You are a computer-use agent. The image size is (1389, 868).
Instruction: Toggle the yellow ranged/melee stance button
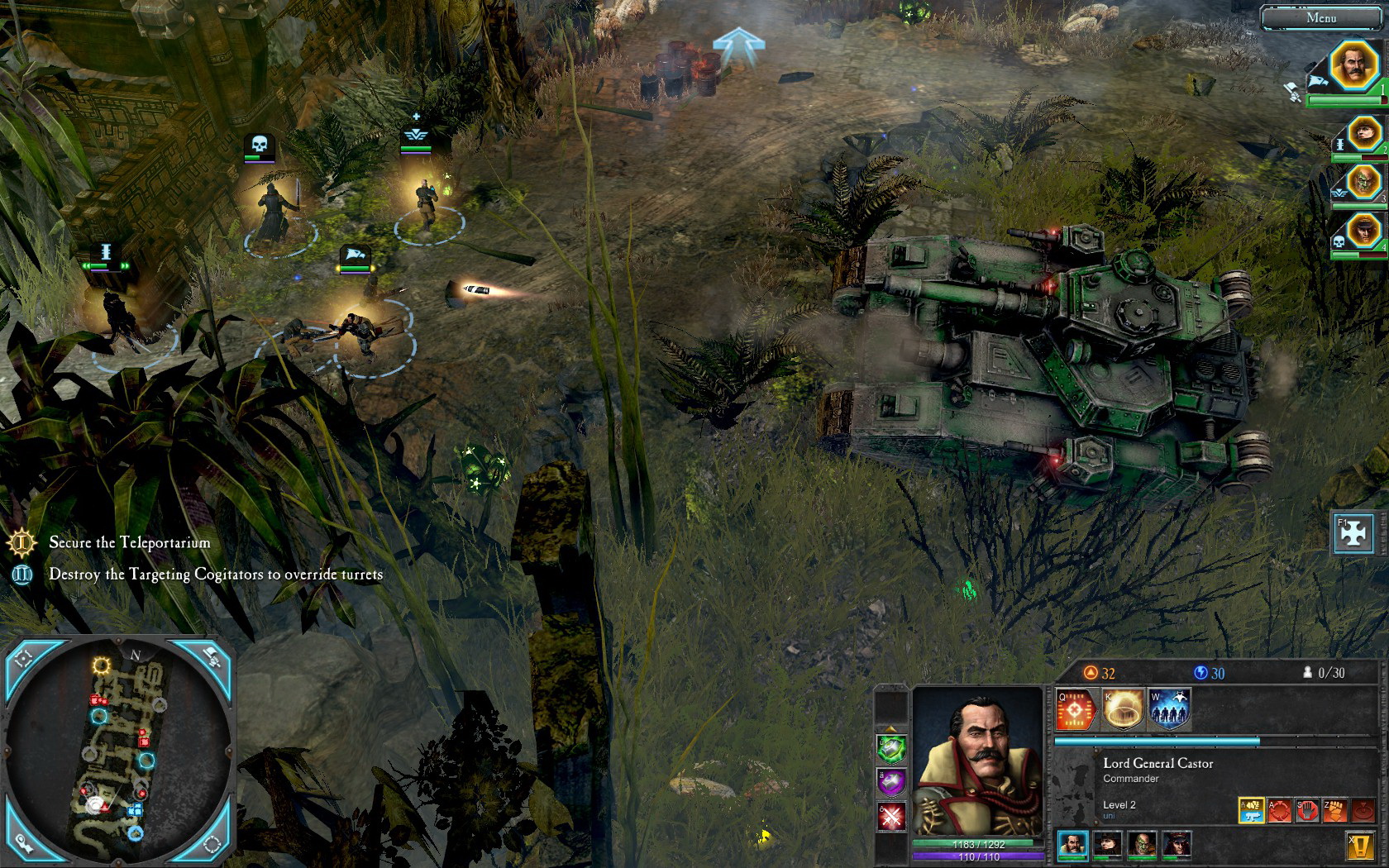click(x=1251, y=810)
